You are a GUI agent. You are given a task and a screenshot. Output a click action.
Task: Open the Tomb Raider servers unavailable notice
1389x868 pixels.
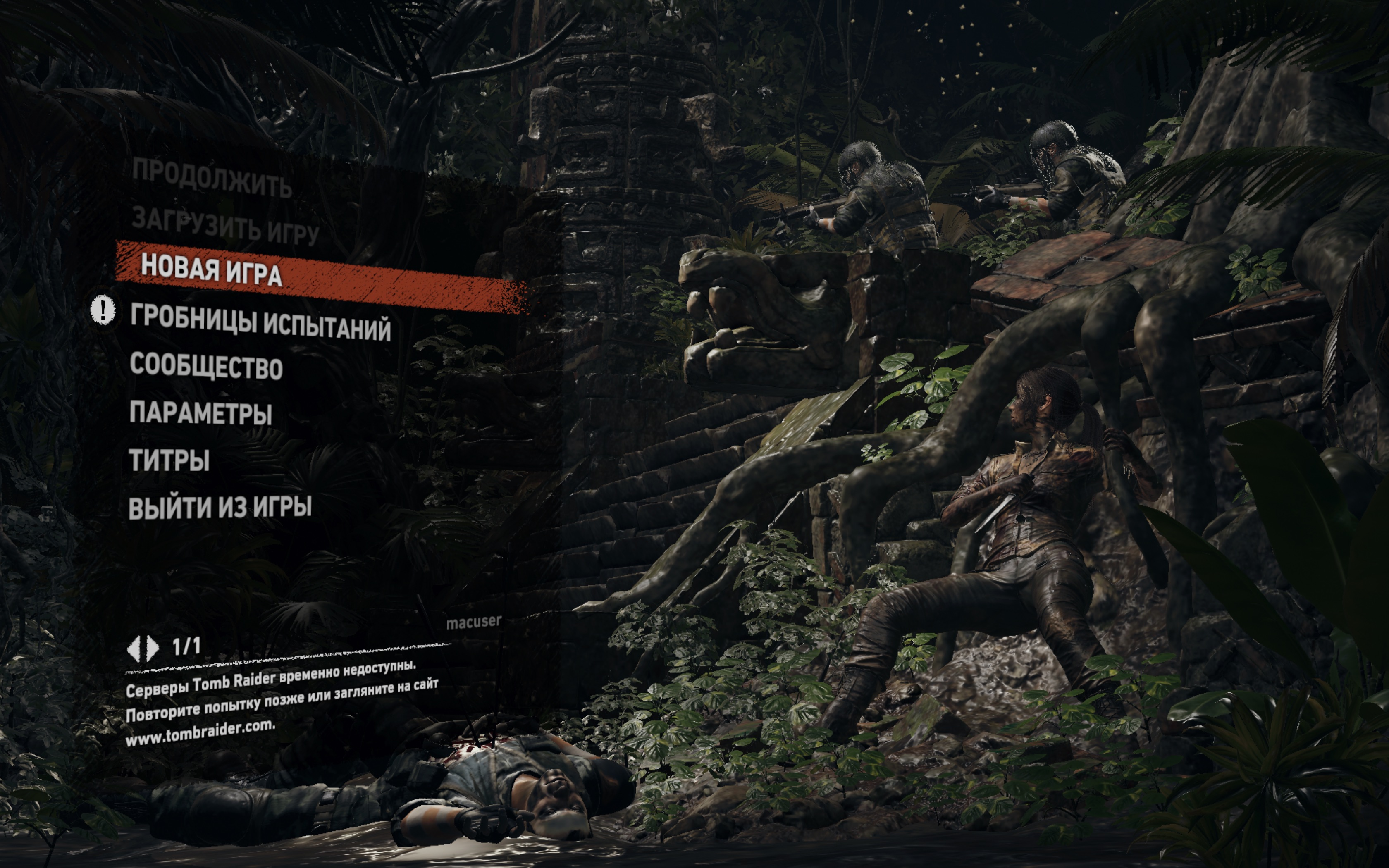tap(281, 703)
